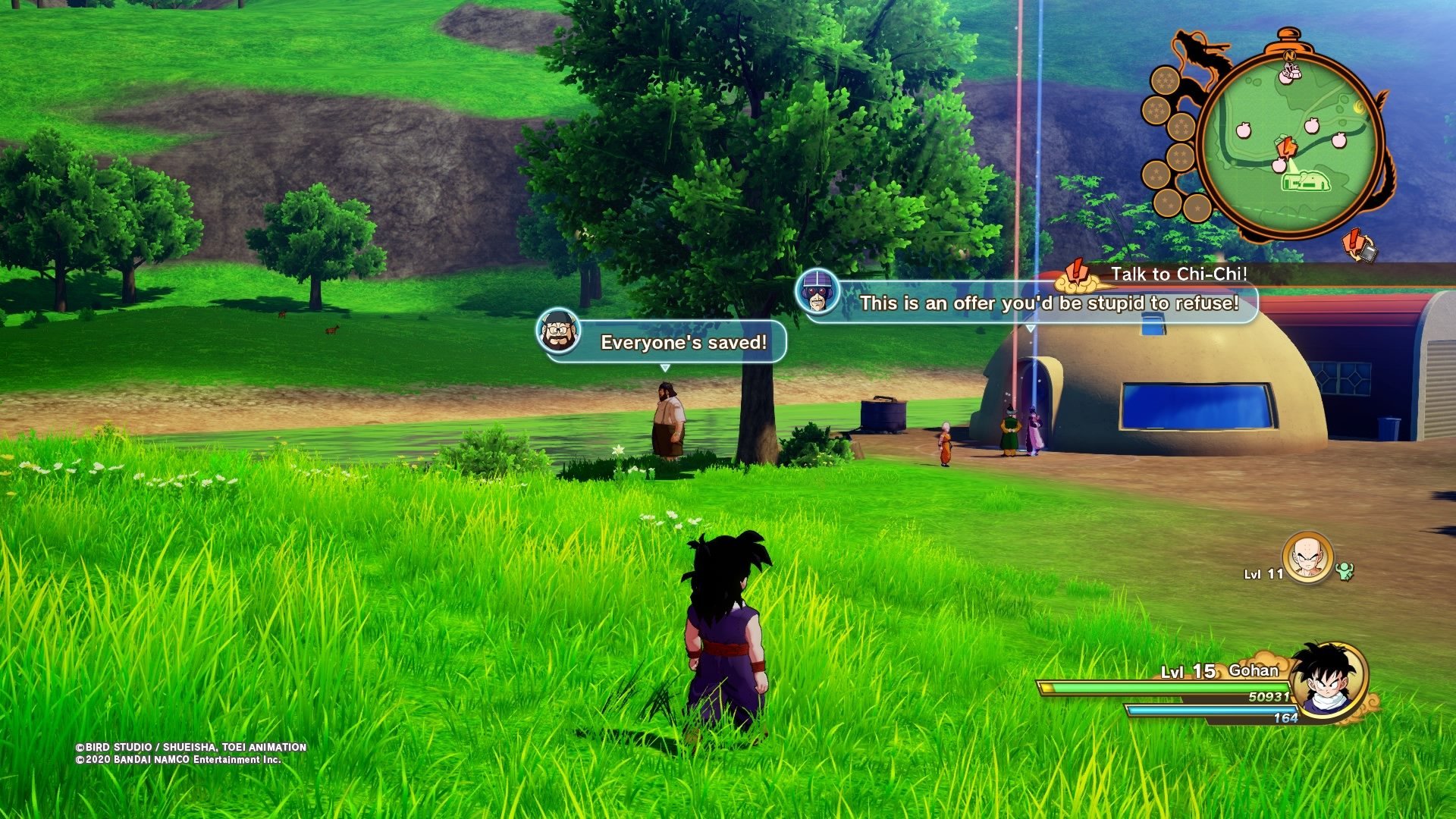Click the "offer you'd be stupid to refuse" bubble
The image size is (1456, 819).
1048,303
